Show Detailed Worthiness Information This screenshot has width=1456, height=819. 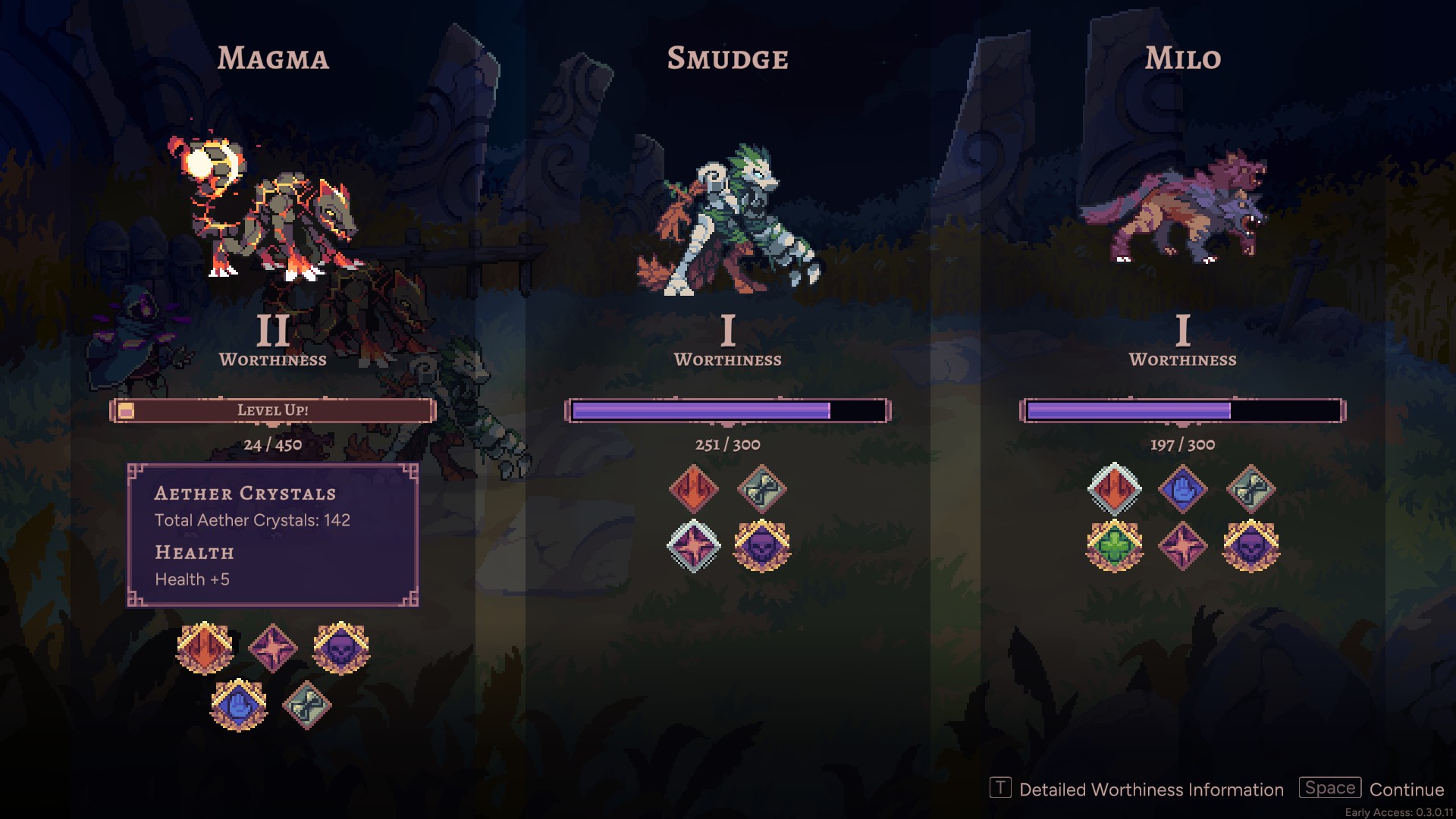[x=1136, y=789]
